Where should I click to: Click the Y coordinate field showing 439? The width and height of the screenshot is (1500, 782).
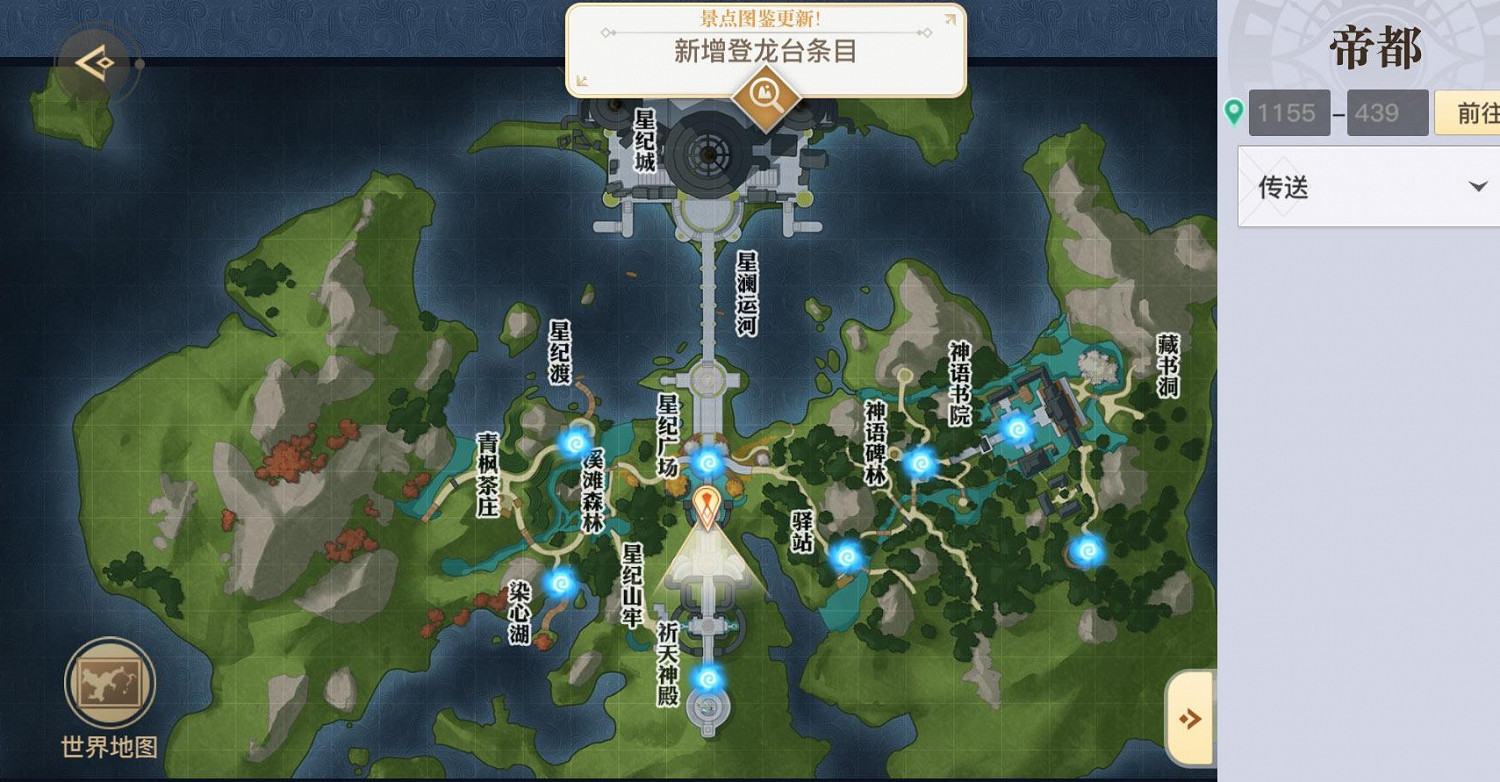coord(1387,112)
